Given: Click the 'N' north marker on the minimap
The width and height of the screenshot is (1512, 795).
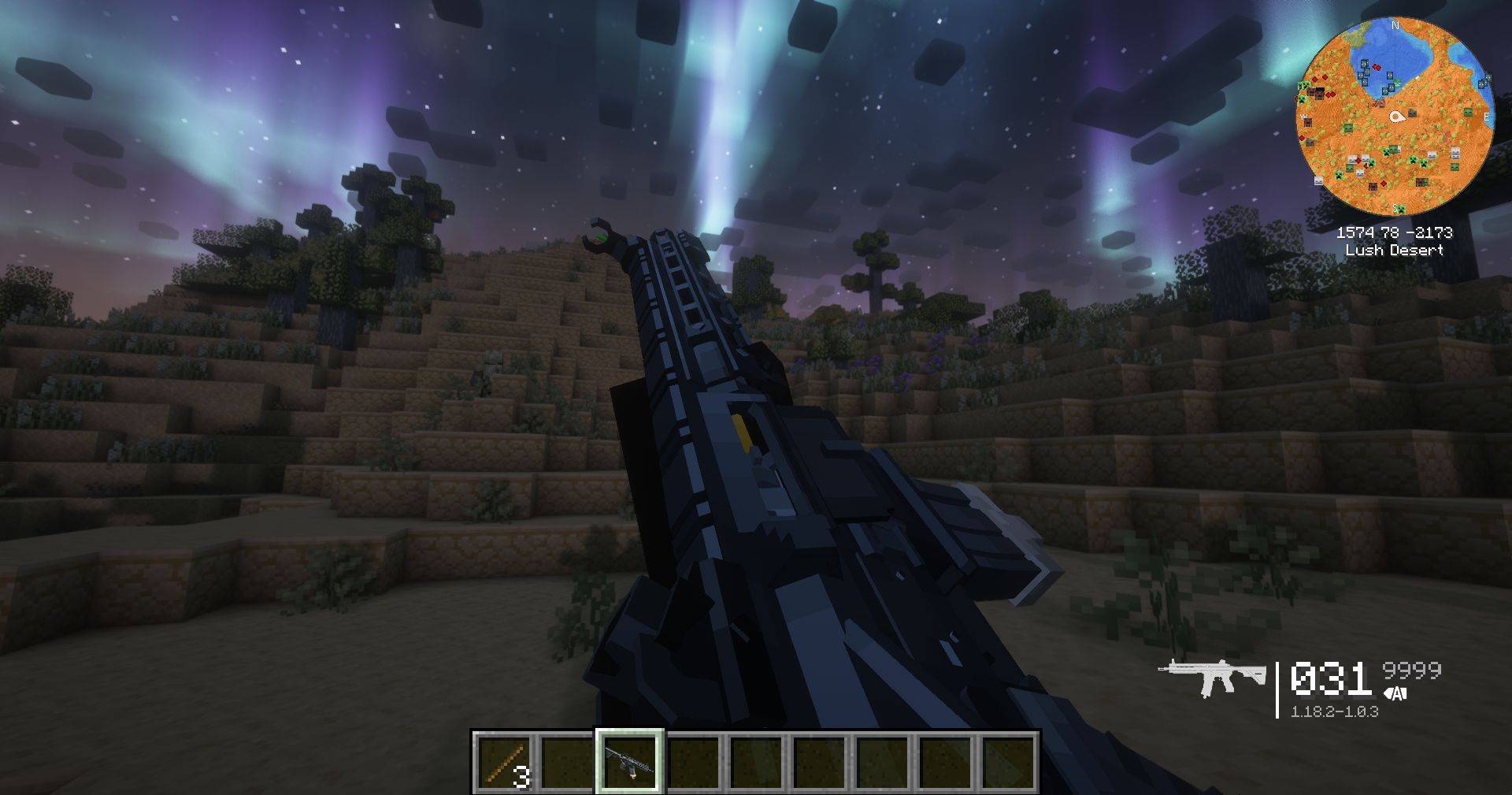Looking at the screenshot, I should coord(1395,25).
